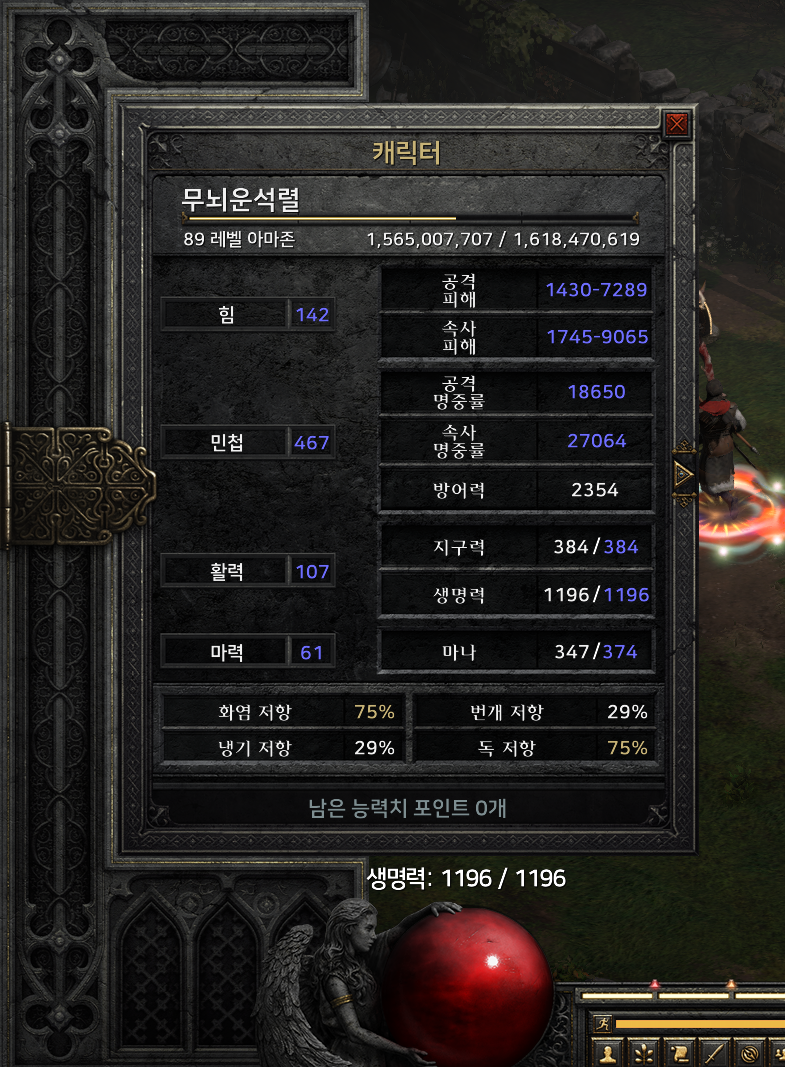Viewport: 785px width, 1067px height.
Task: Close the character sheet with the red X
Action: (677, 124)
